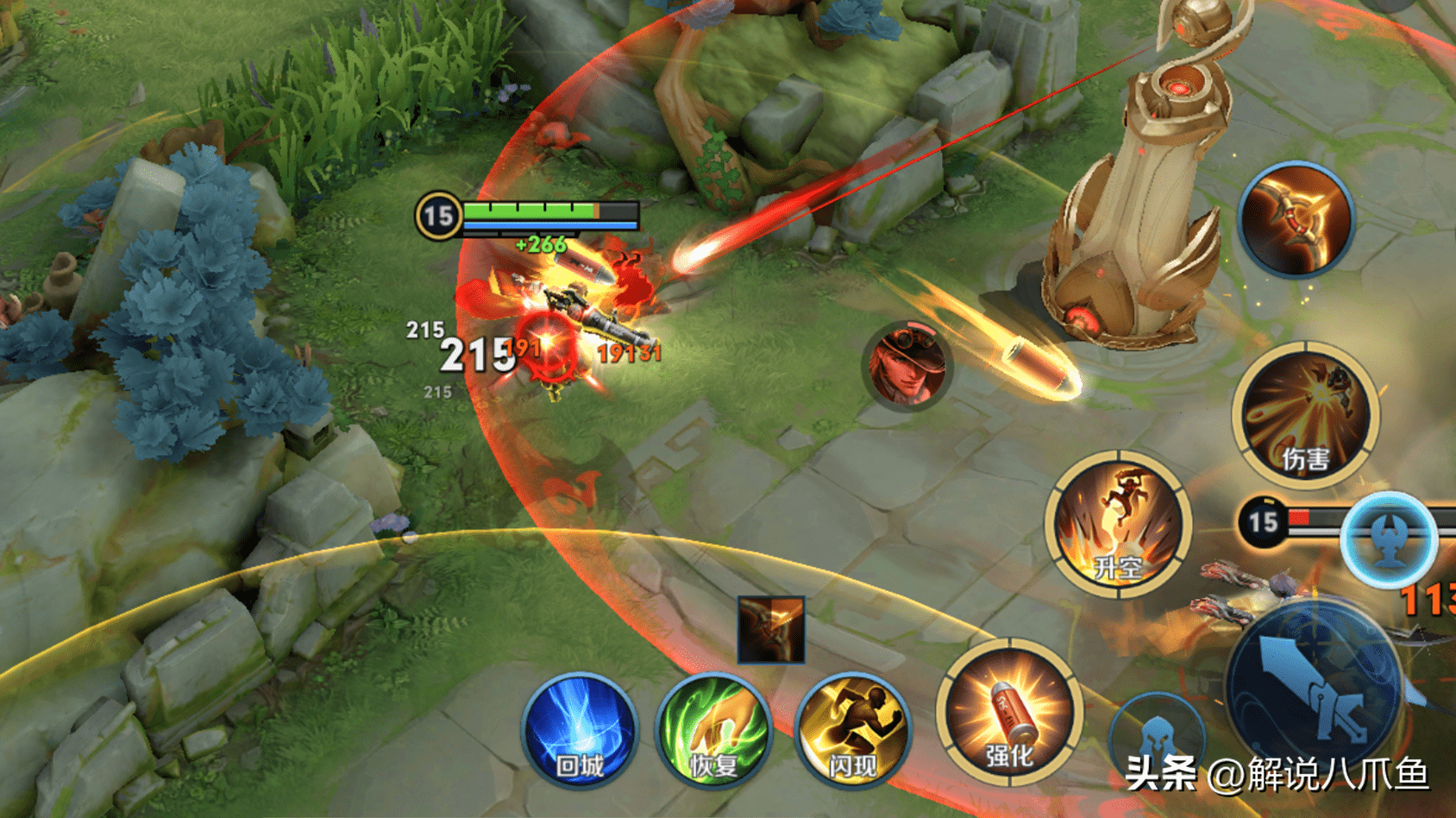The image size is (1456, 818).
Task: Tap the 回城 recall button
Action: (x=580, y=730)
